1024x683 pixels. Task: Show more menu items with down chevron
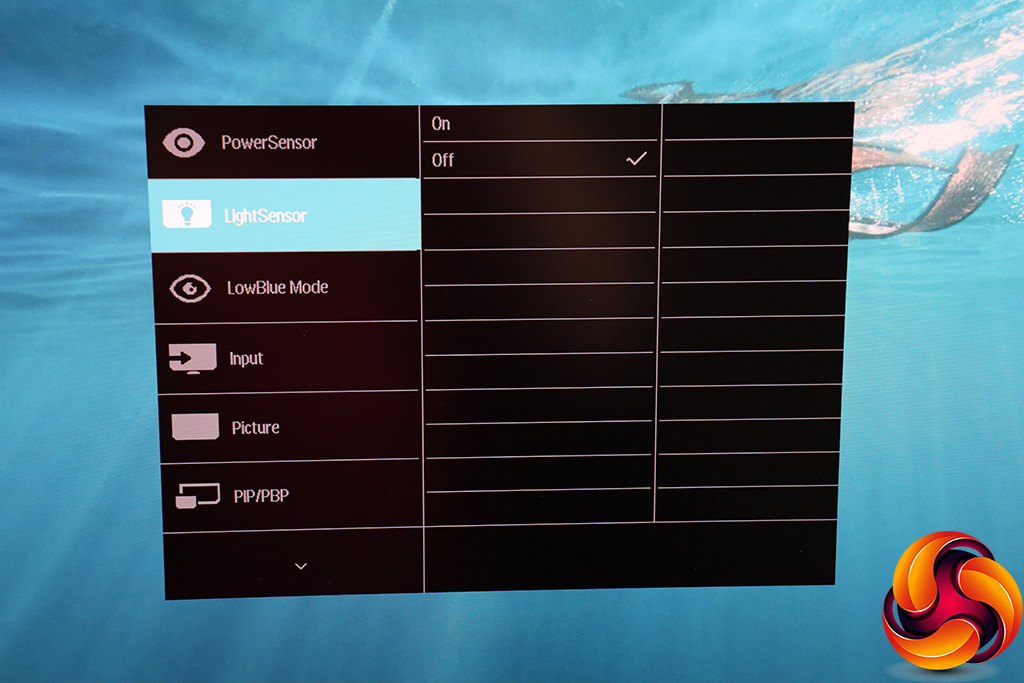click(x=301, y=565)
